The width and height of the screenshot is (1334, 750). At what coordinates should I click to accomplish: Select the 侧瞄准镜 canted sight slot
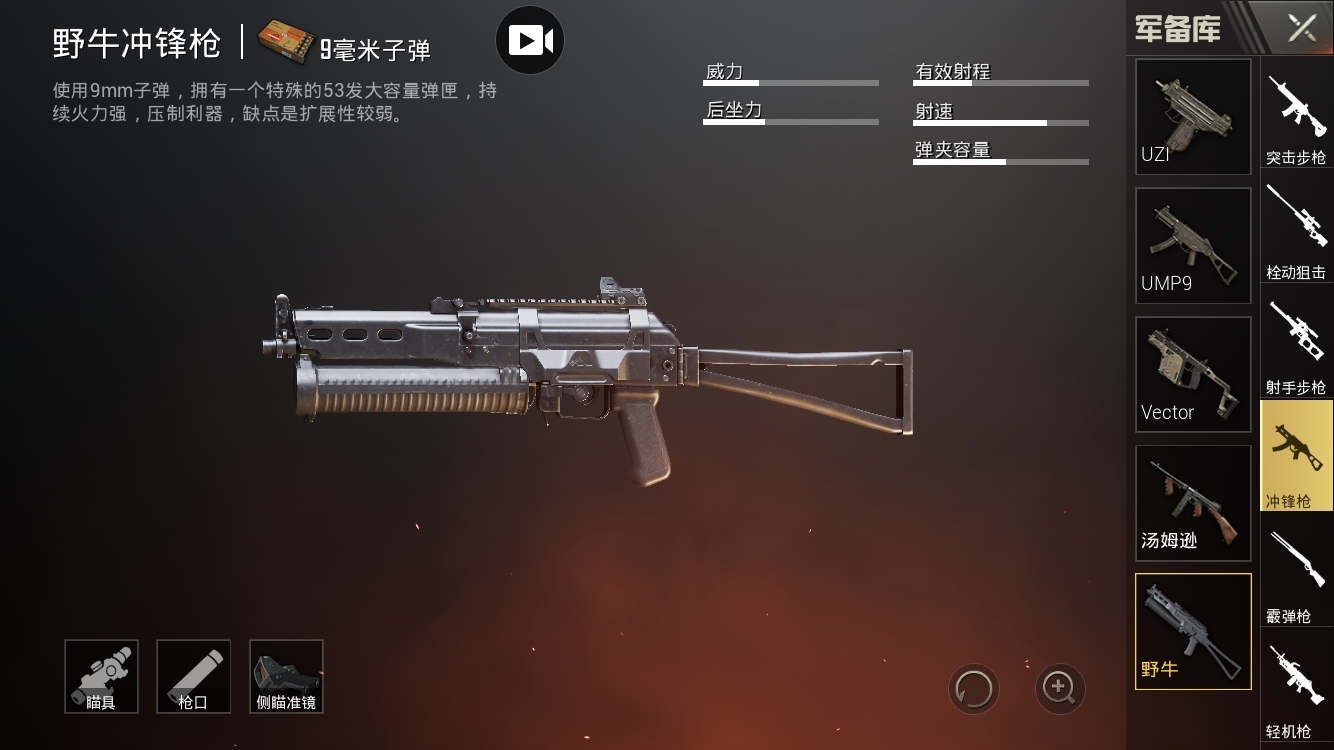tap(286, 676)
